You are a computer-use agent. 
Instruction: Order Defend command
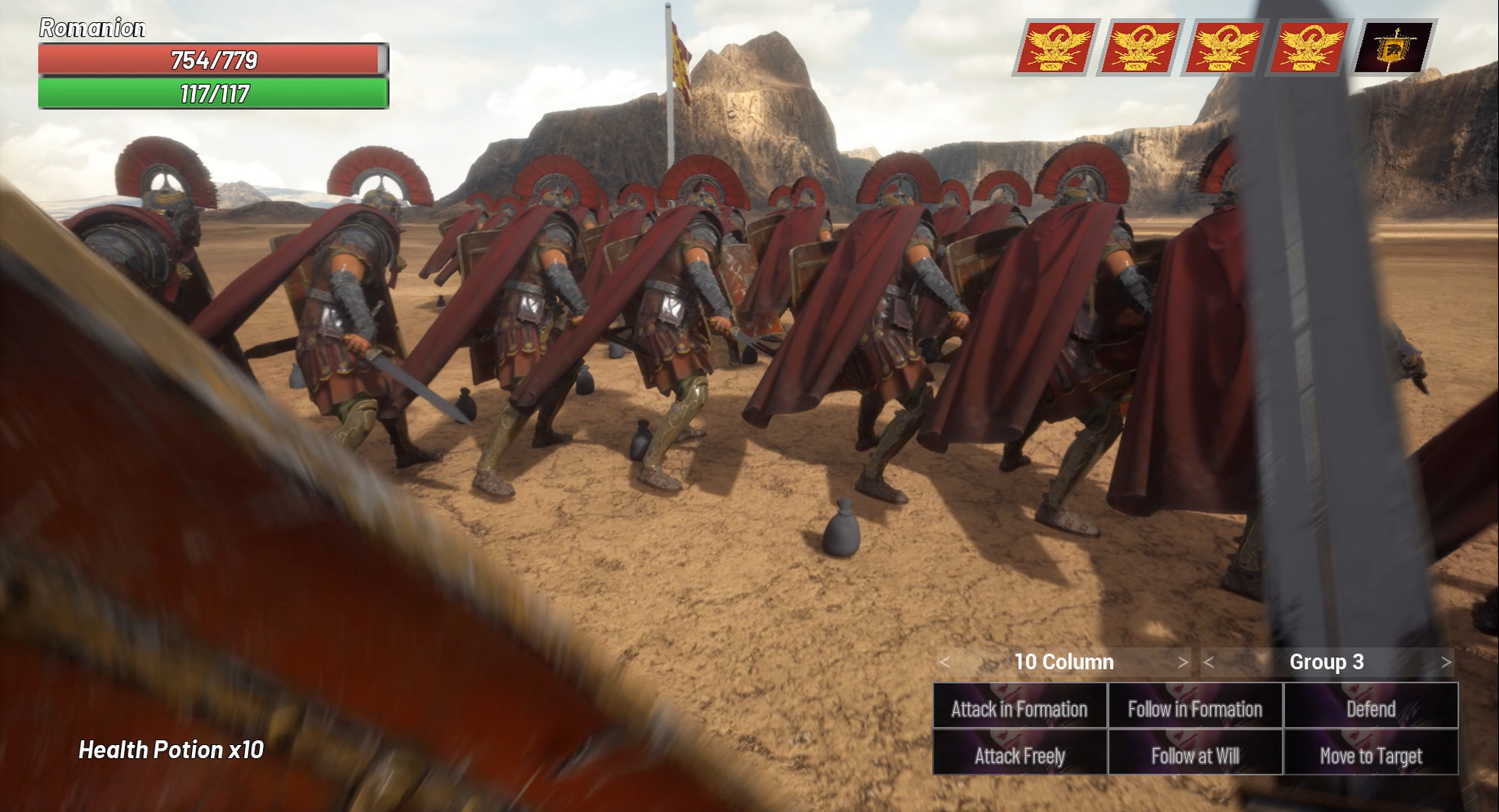[1371, 709]
